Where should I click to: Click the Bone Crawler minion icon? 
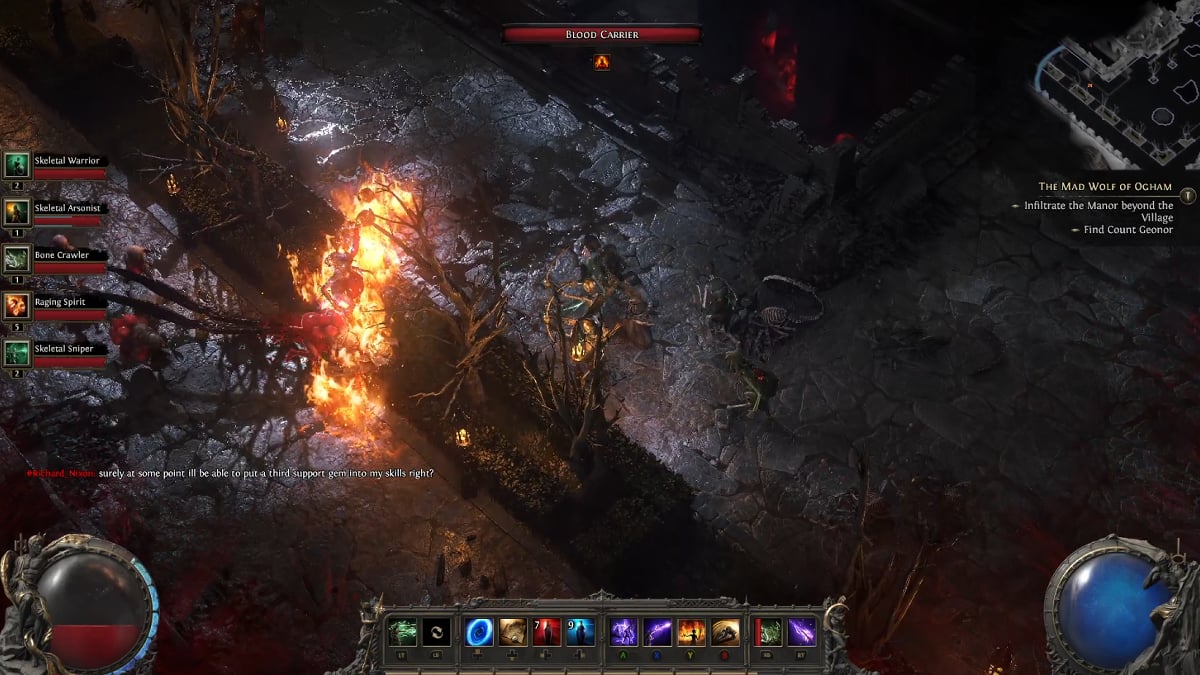[17, 259]
